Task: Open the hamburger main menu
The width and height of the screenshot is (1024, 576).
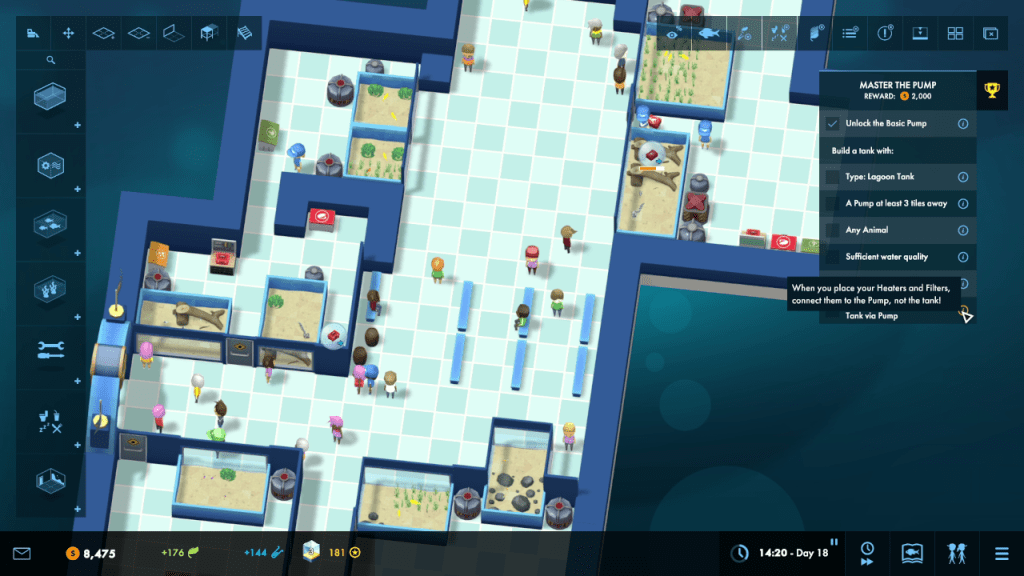Action: (1001, 552)
